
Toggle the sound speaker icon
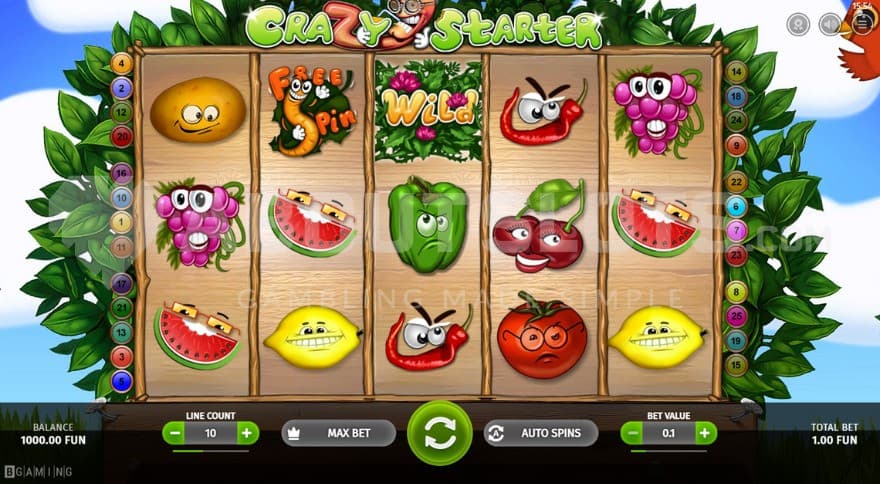tap(829, 24)
